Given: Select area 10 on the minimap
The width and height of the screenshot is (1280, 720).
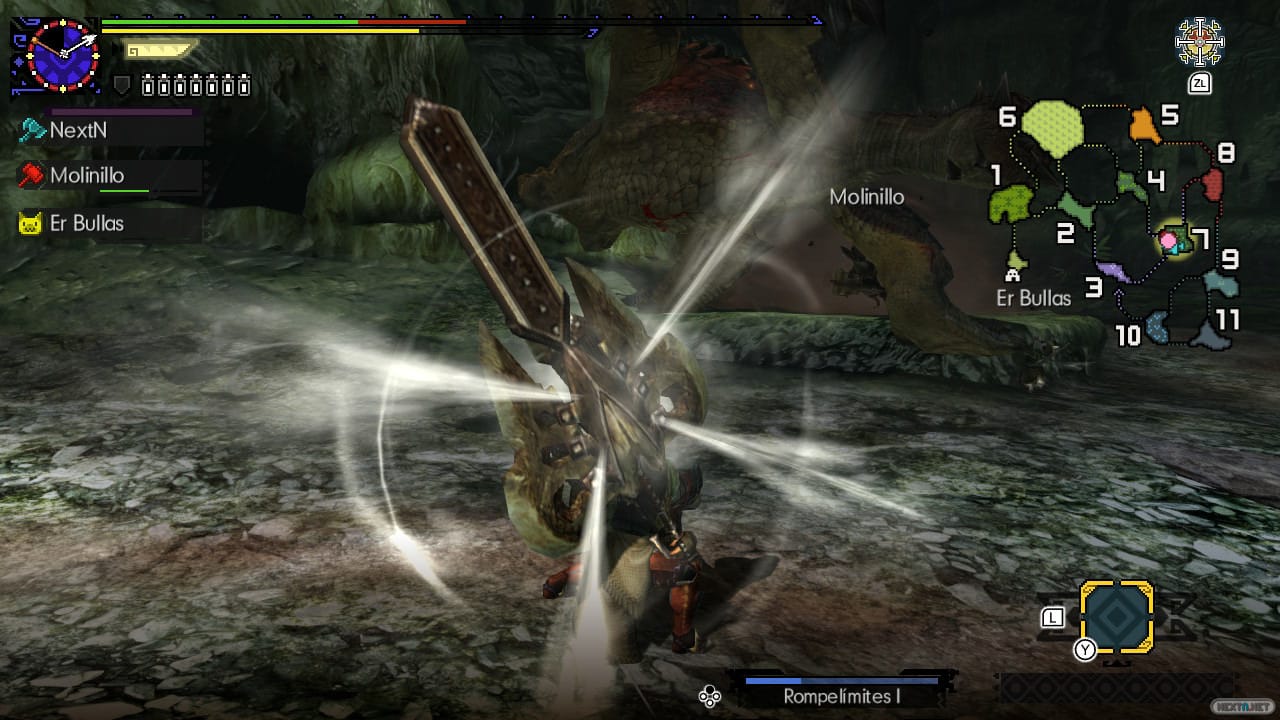Looking at the screenshot, I should [1159, 327].
